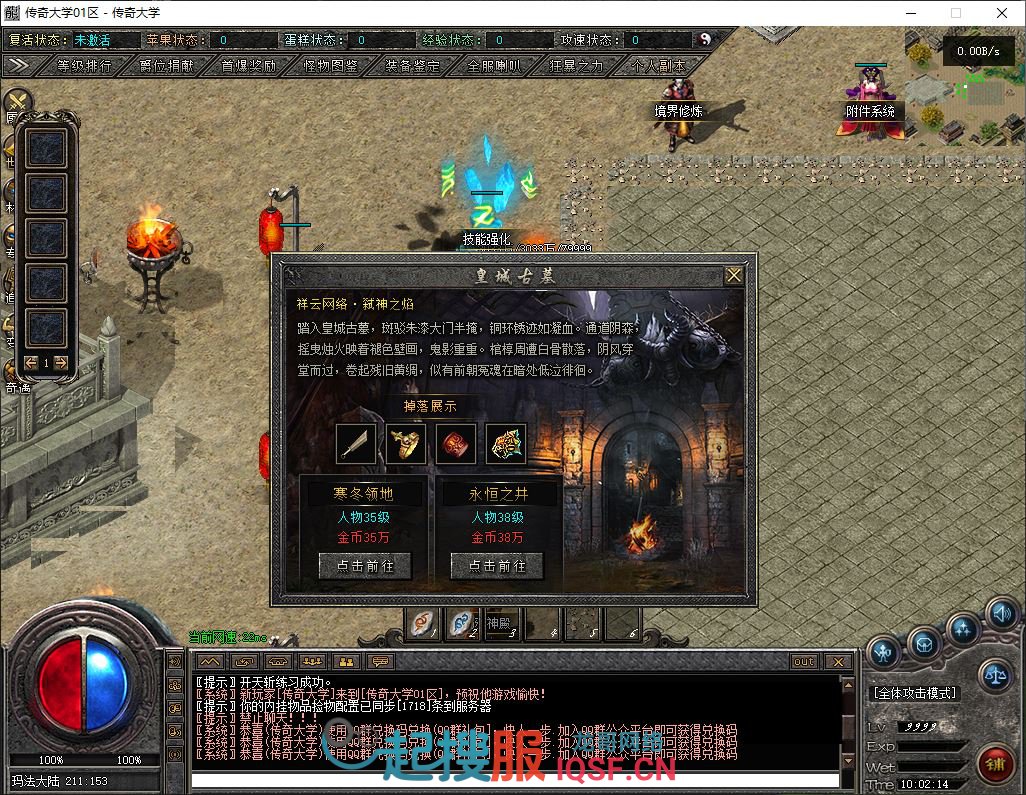Select the gold ring drop preview icon

point(406,444)
